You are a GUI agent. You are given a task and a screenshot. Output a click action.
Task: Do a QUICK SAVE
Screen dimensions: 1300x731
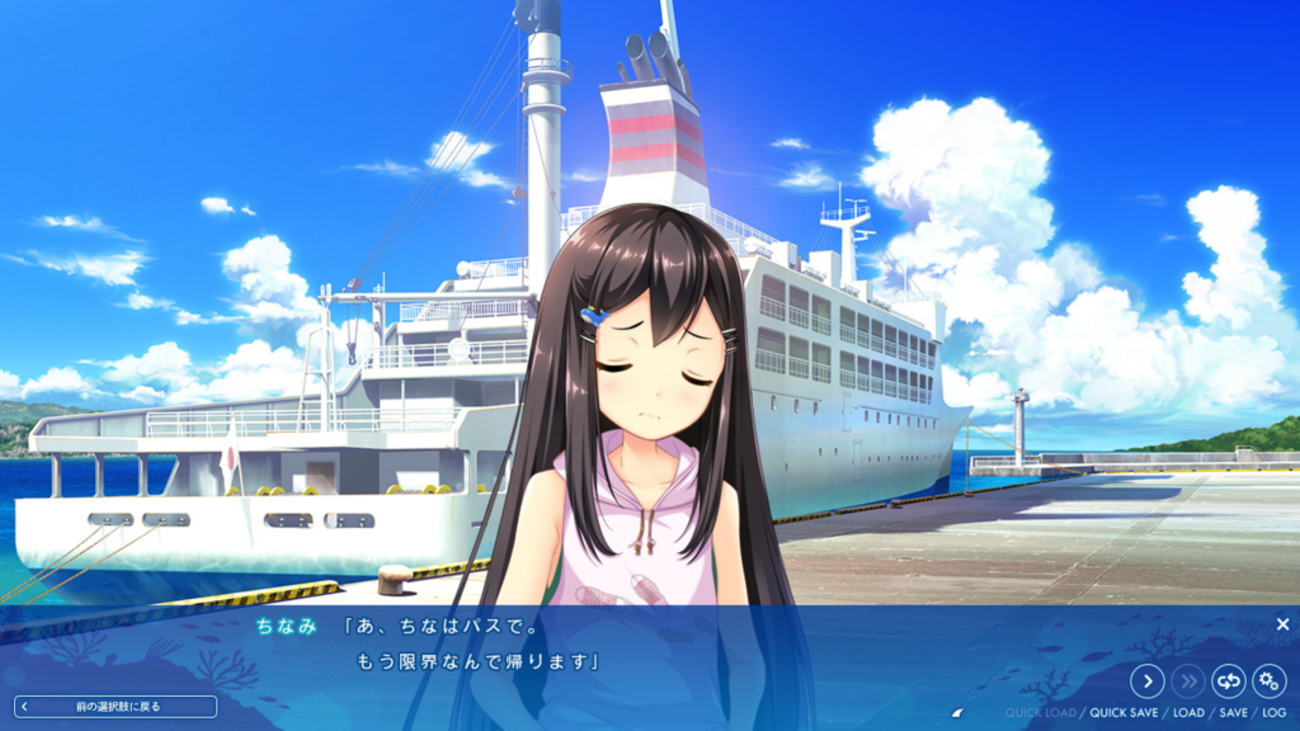(1125, 713)
